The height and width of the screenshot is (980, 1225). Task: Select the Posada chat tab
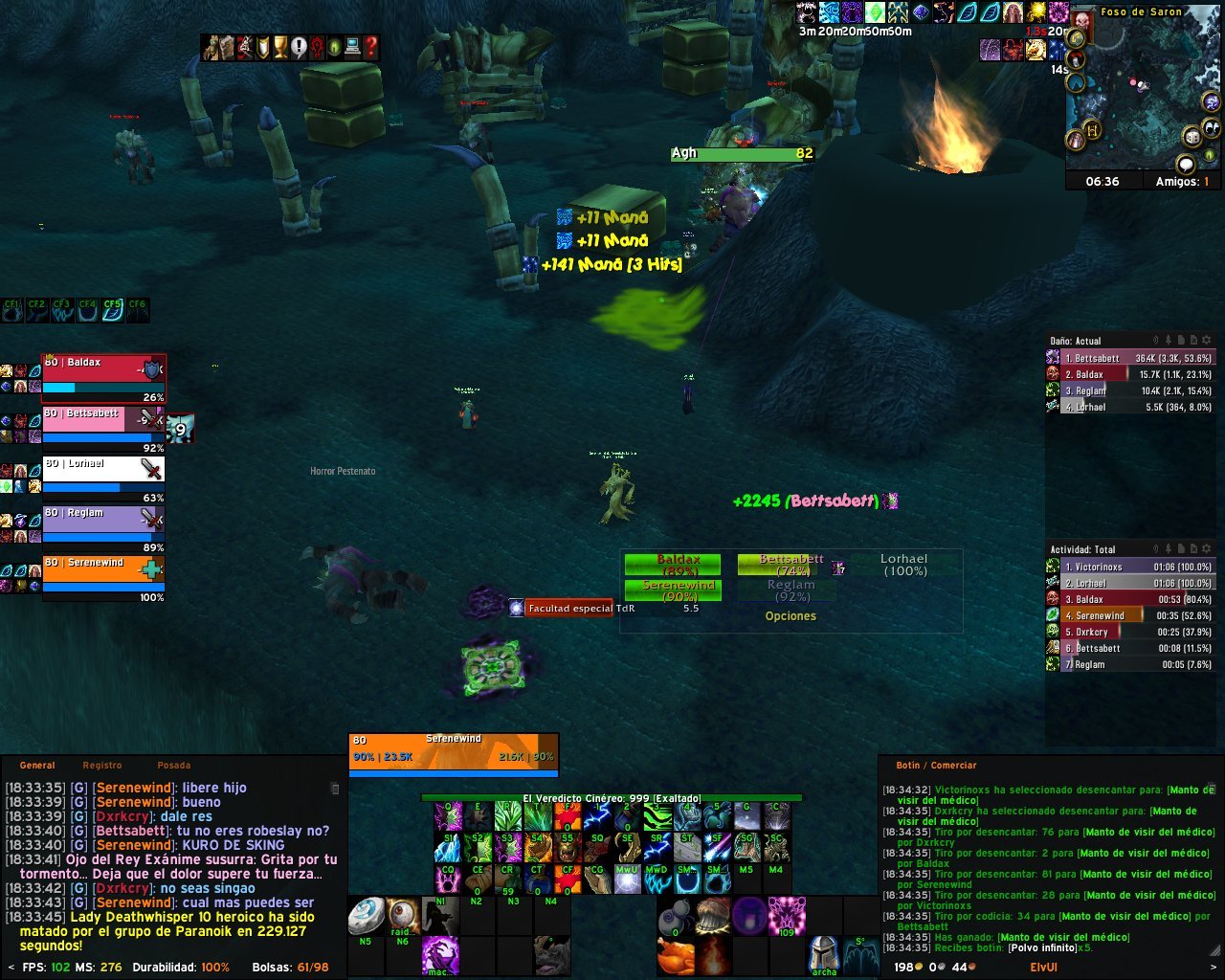tap(173, 766)
